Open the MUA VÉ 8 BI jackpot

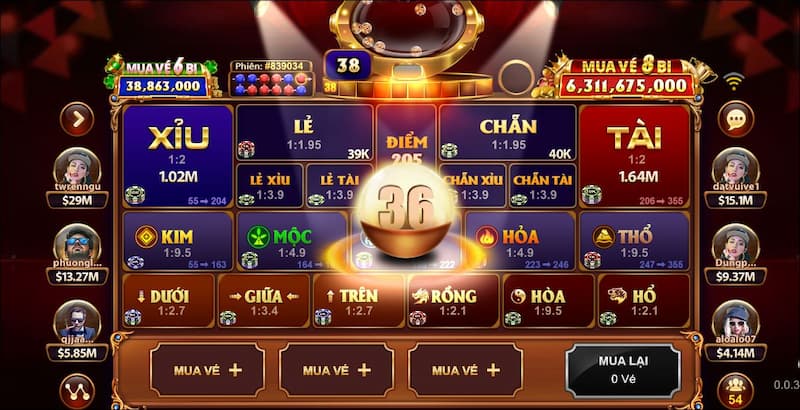coord(625,78)
